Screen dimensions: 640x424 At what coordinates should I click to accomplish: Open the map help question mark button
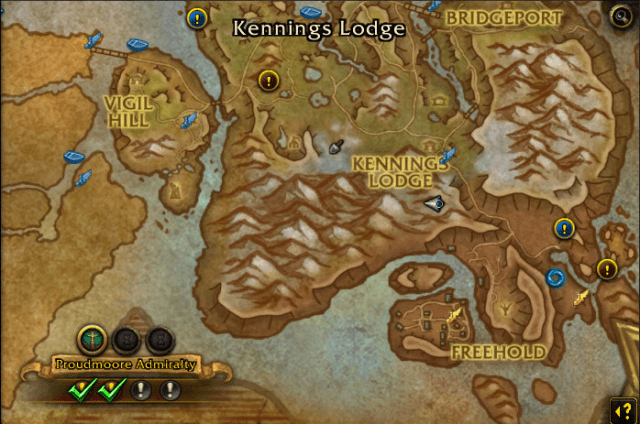click(x=620, y=408)
